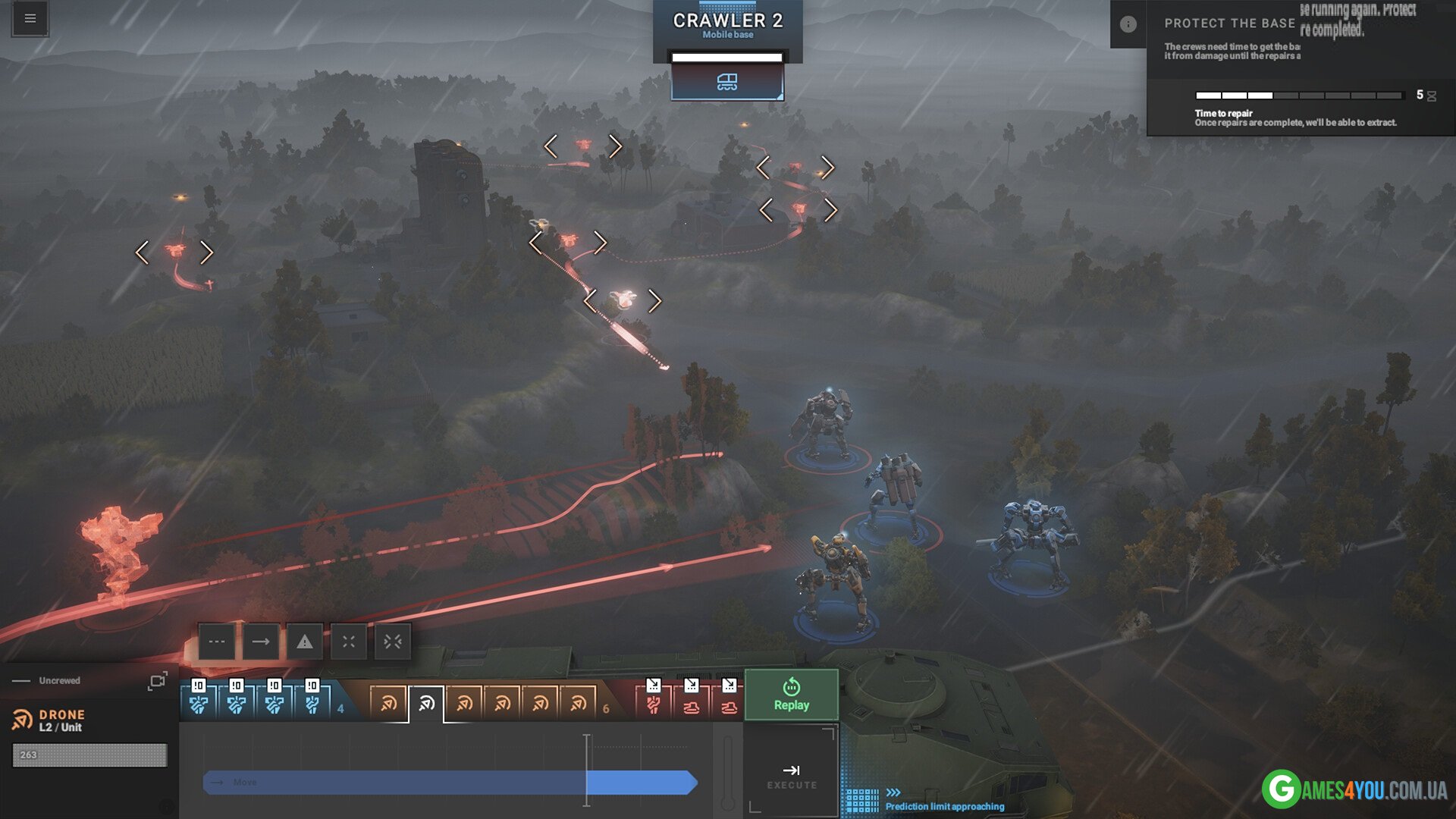The height and width of the screenshot is (819, 1456).
Task: Click the drone hit points bar showing 263
Action: pyautogui.click(x=89, y=755)
